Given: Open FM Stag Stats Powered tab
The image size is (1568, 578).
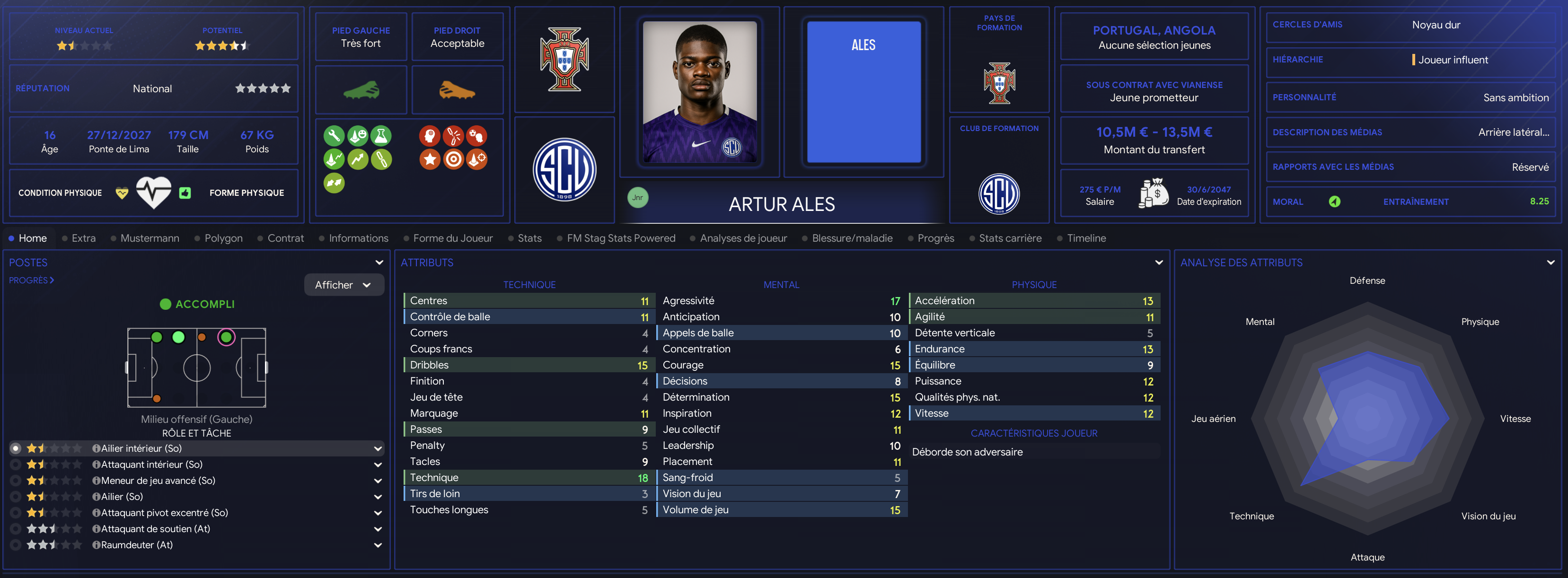Looking at the screenshot, I should (x=620, y=238).
